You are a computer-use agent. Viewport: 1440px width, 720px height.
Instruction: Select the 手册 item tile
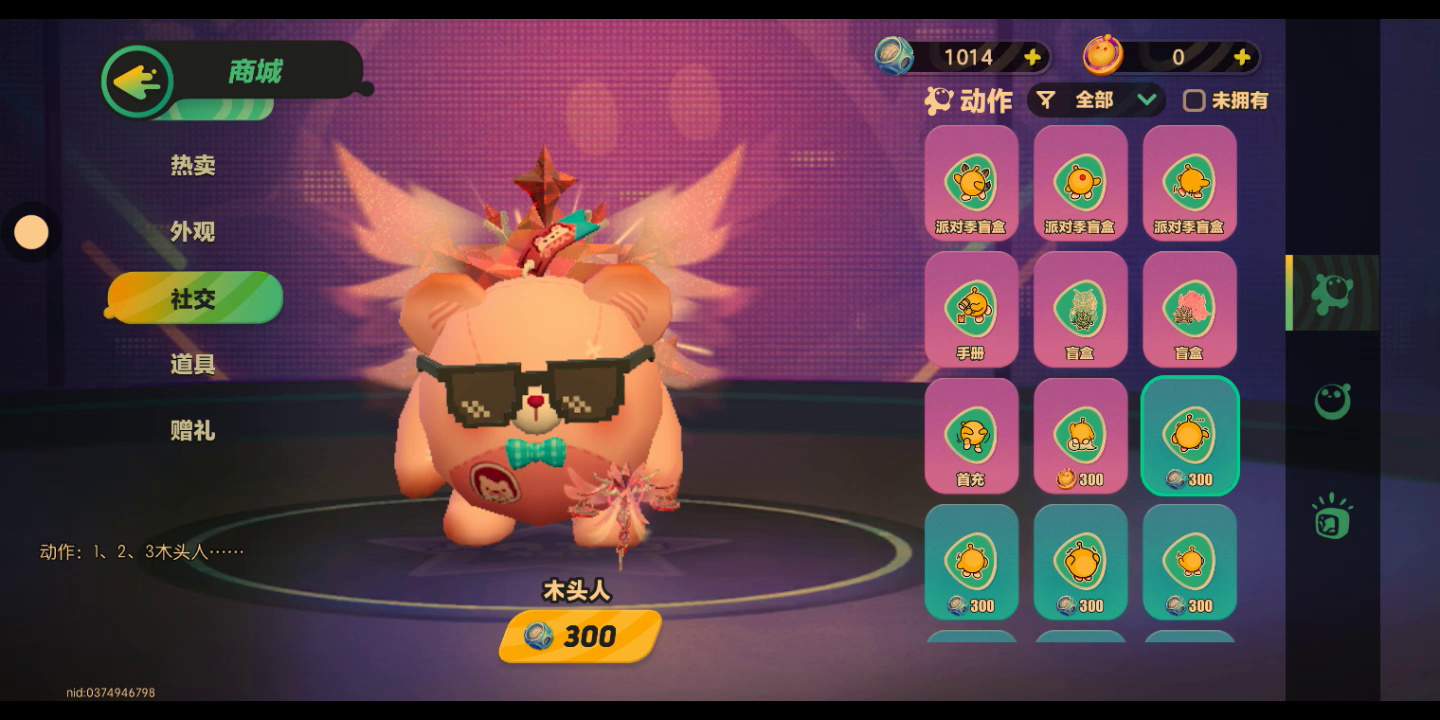(x=971, y=309)
